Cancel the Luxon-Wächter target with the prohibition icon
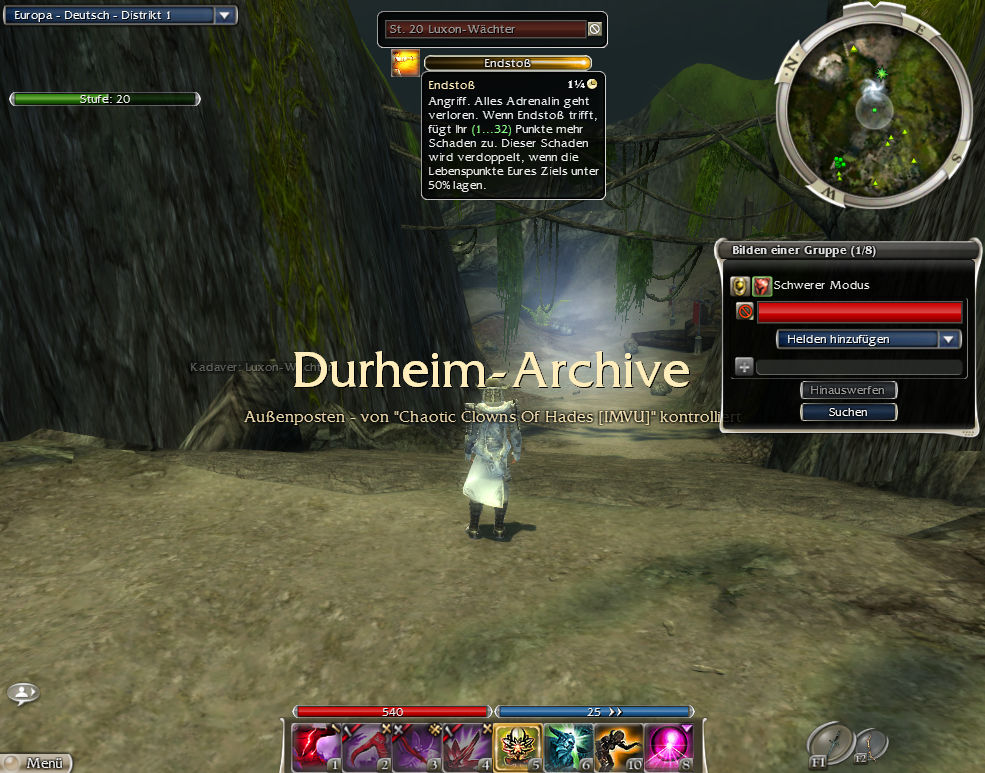Viewport: 985px width, 773px height. click(x=595, y=30)
